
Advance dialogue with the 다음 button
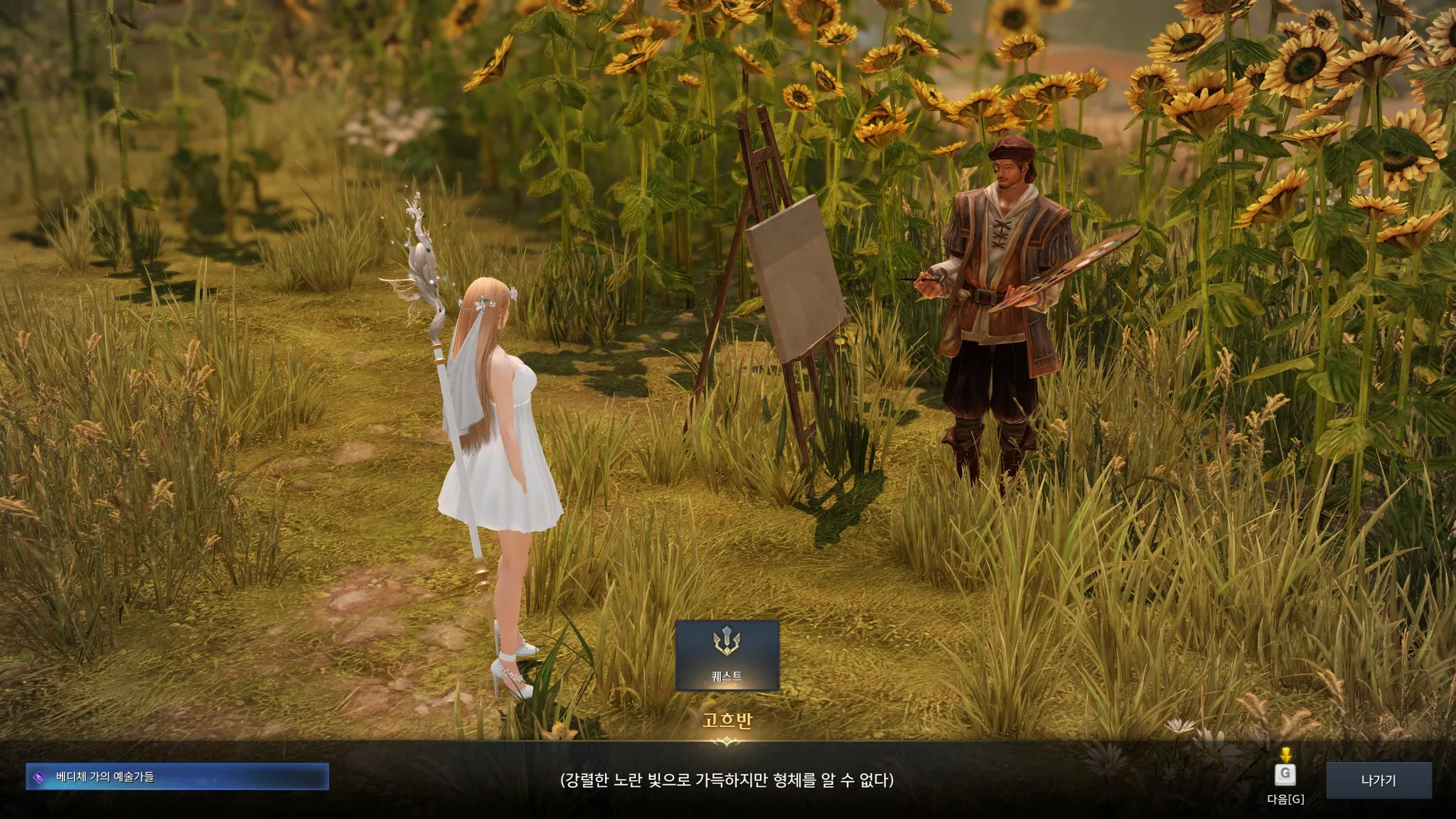(x=1285, y=775)
